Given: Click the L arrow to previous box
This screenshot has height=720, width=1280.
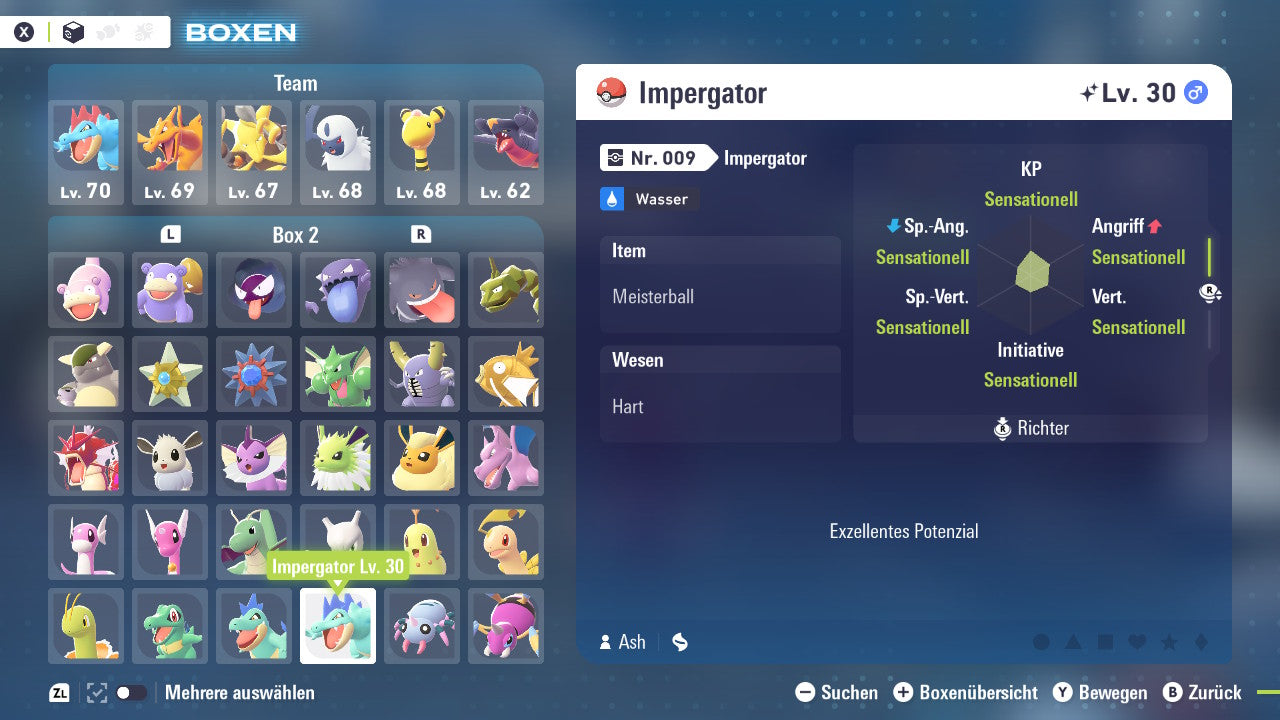Looking at the screenshot, I should [170, 235].
